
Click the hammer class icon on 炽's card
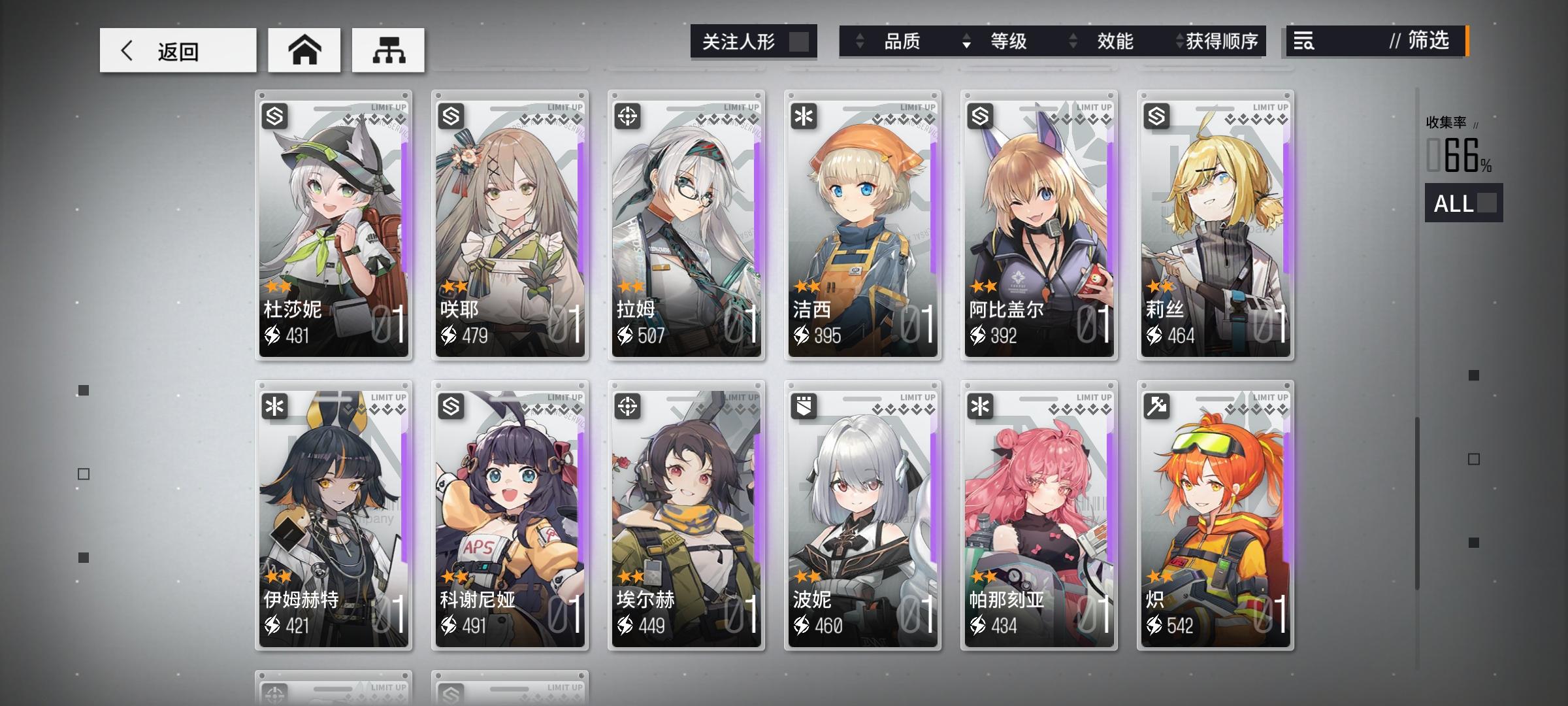coord(1157,407)
